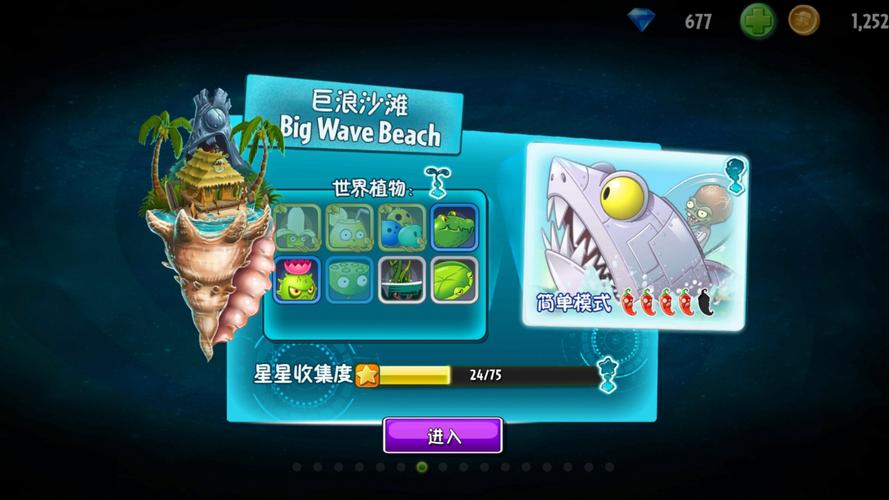Enter Big Wave Beach with the purple button
This screenshot has width=889, height=500.
point(443,435)
